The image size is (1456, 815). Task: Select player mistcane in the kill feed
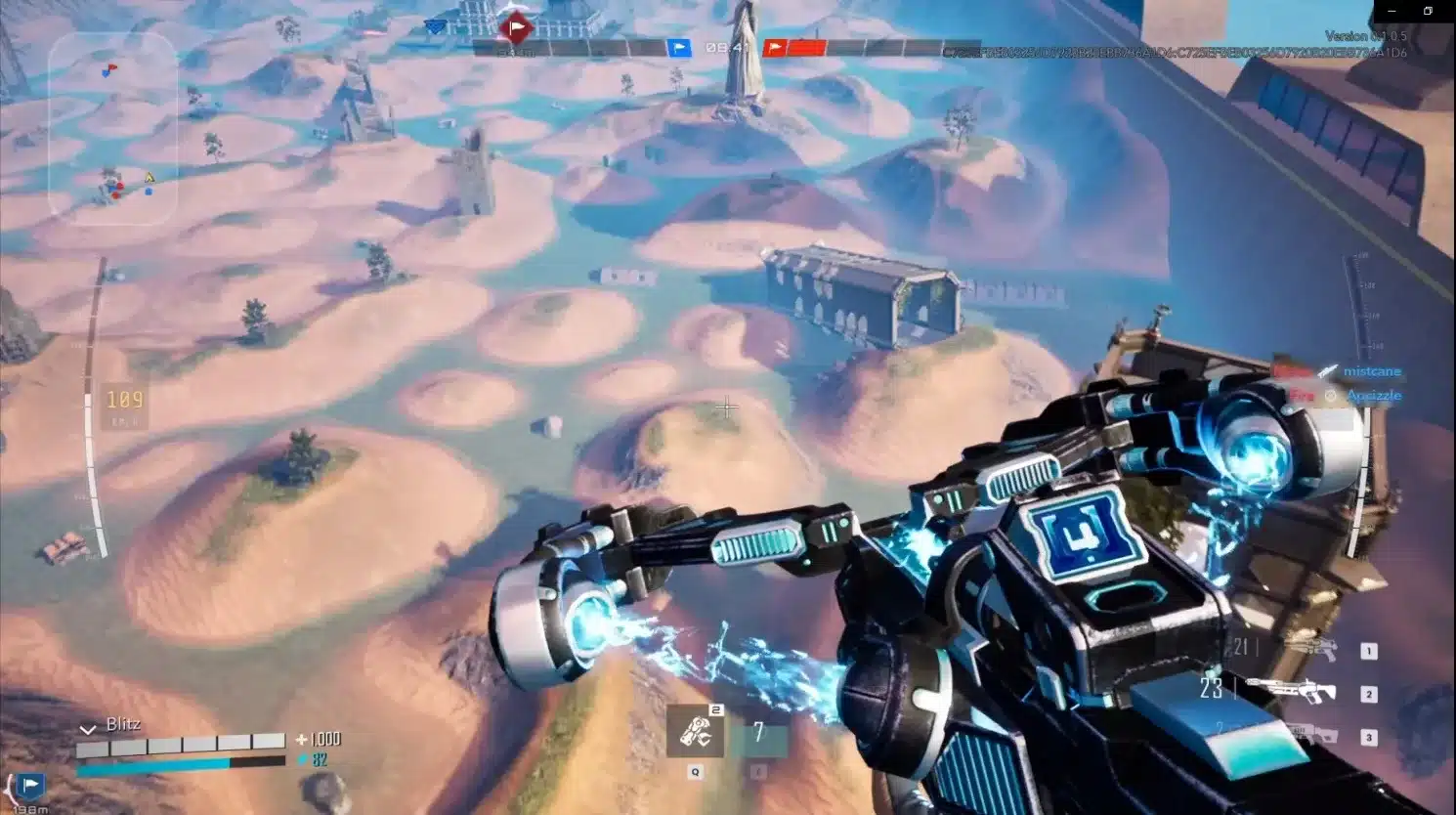pyautogui.click(x=1371, y=371)
